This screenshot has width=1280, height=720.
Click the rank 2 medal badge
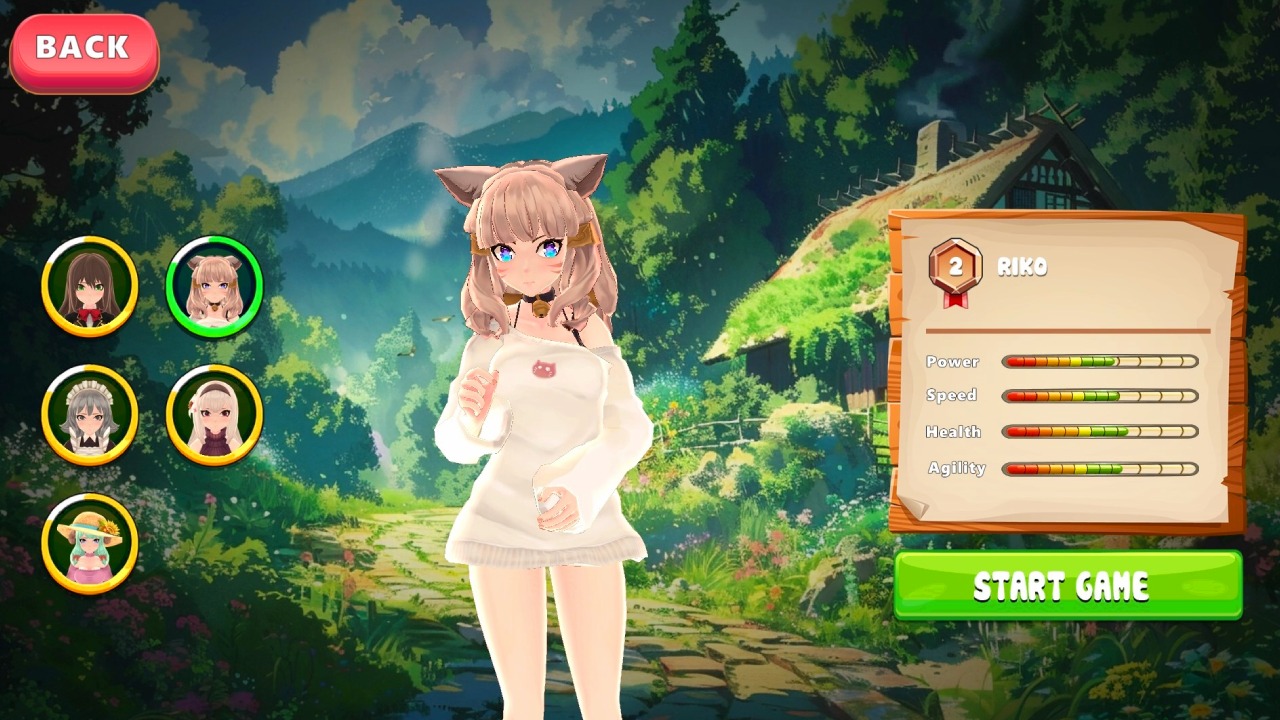point(957,264)
